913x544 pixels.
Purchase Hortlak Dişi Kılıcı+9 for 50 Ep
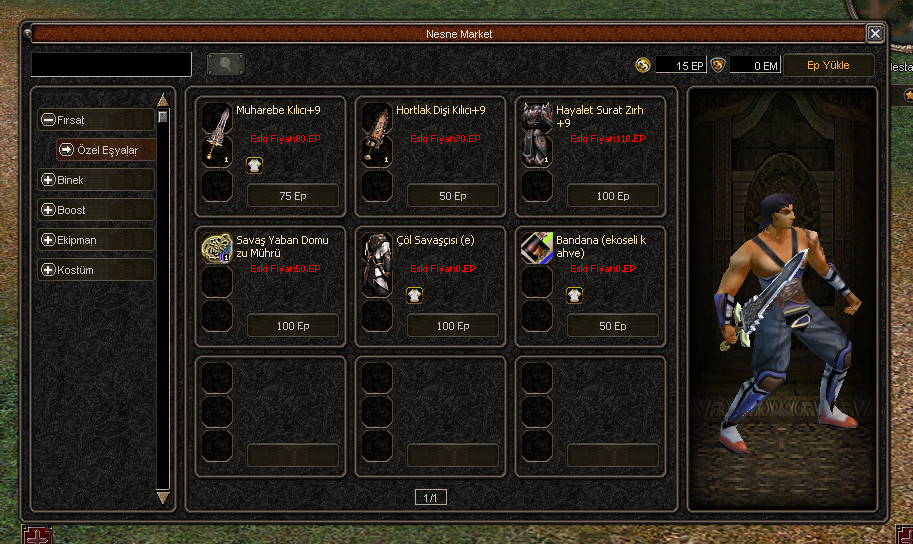click(453, 196)
